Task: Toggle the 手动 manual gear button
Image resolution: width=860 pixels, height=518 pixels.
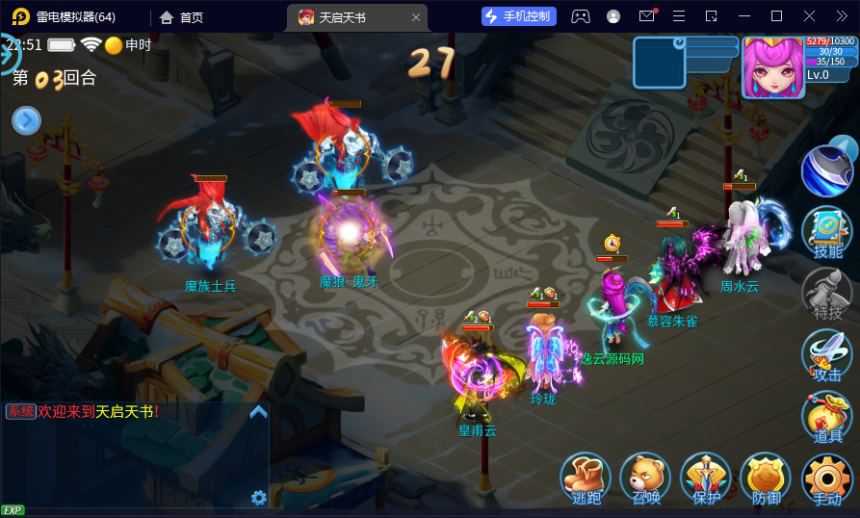Action: (x=827, y=478)
